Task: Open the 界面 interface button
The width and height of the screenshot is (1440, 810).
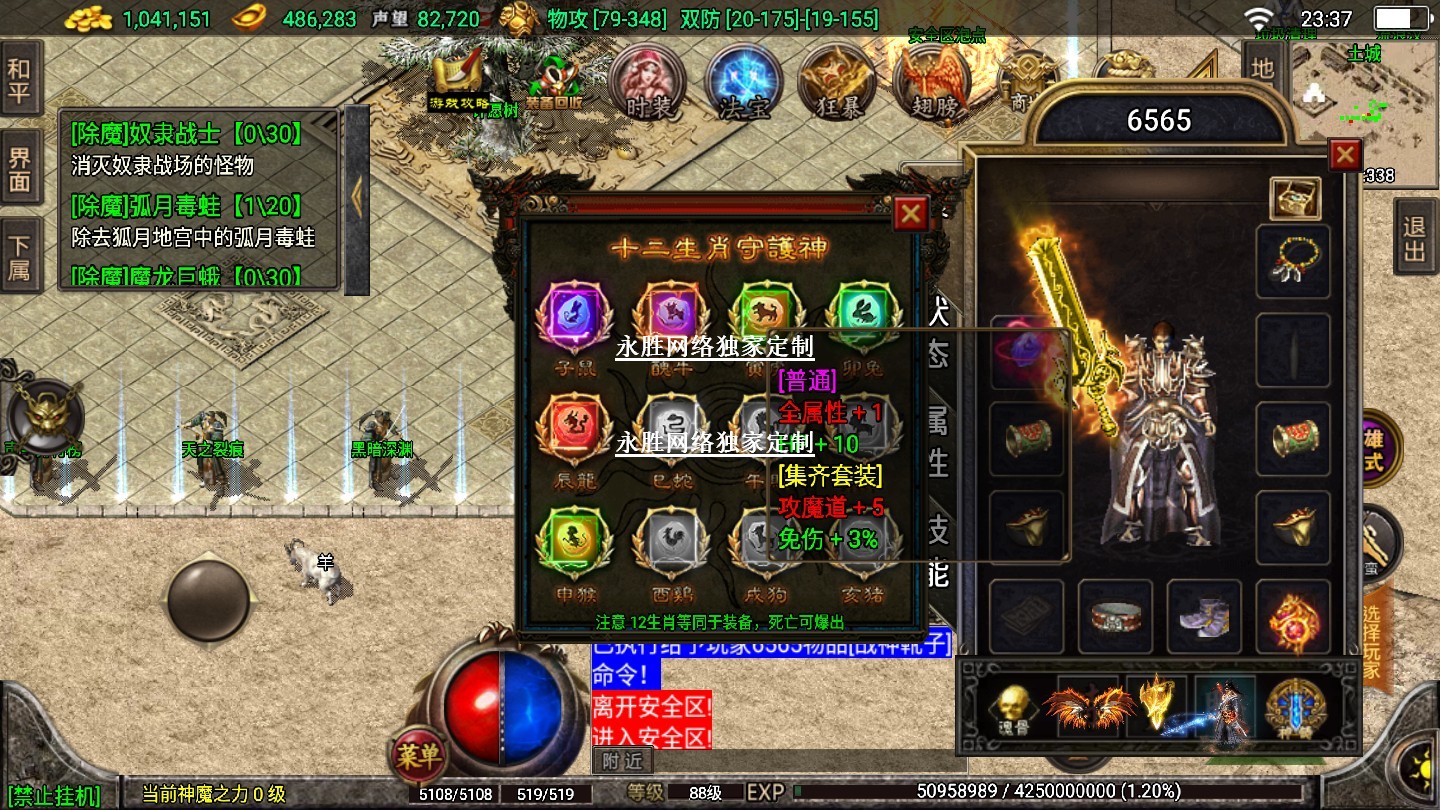Action: [20, 170]
